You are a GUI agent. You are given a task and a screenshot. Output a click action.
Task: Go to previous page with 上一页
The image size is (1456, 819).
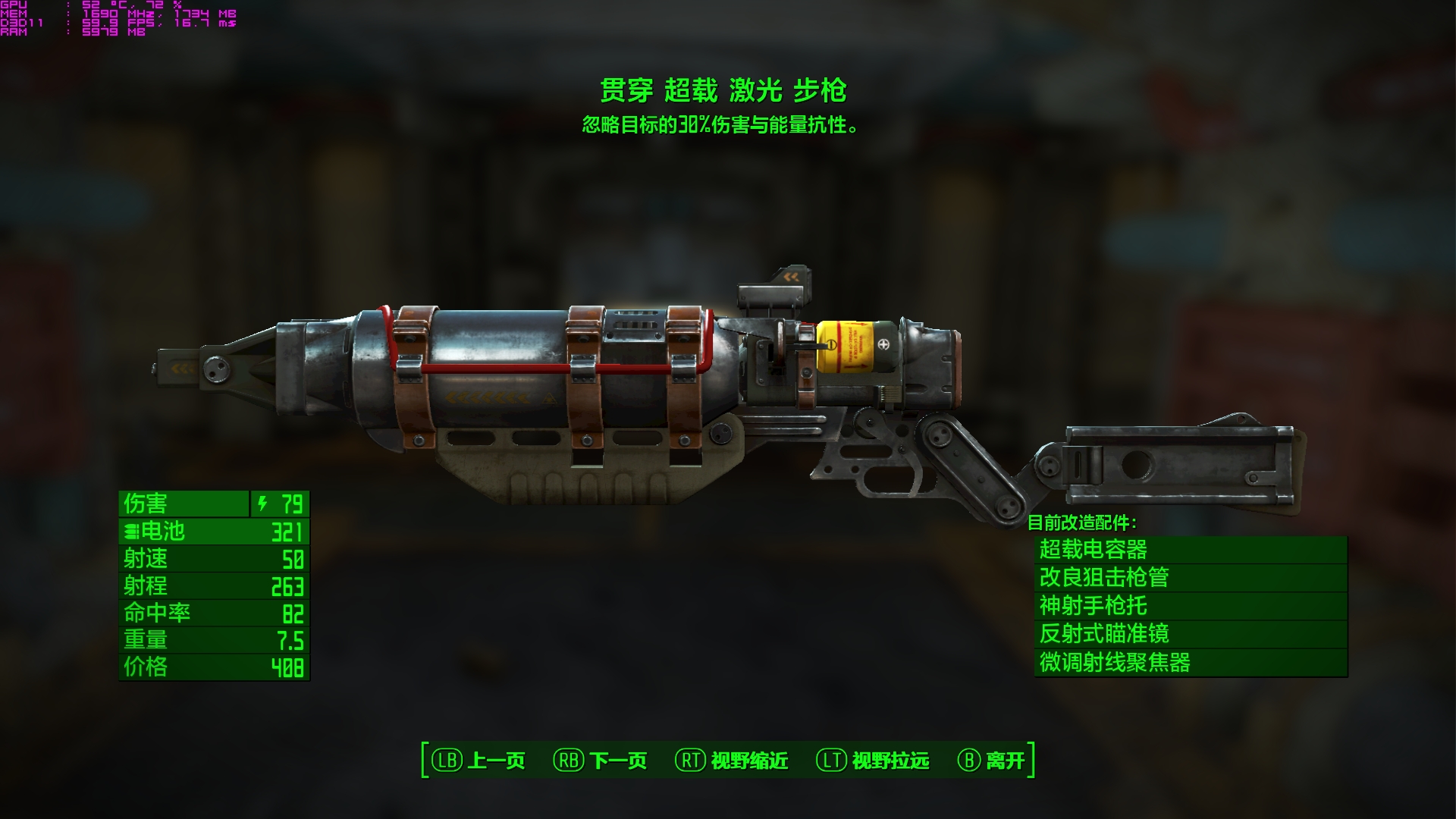[x=479, y=760]
